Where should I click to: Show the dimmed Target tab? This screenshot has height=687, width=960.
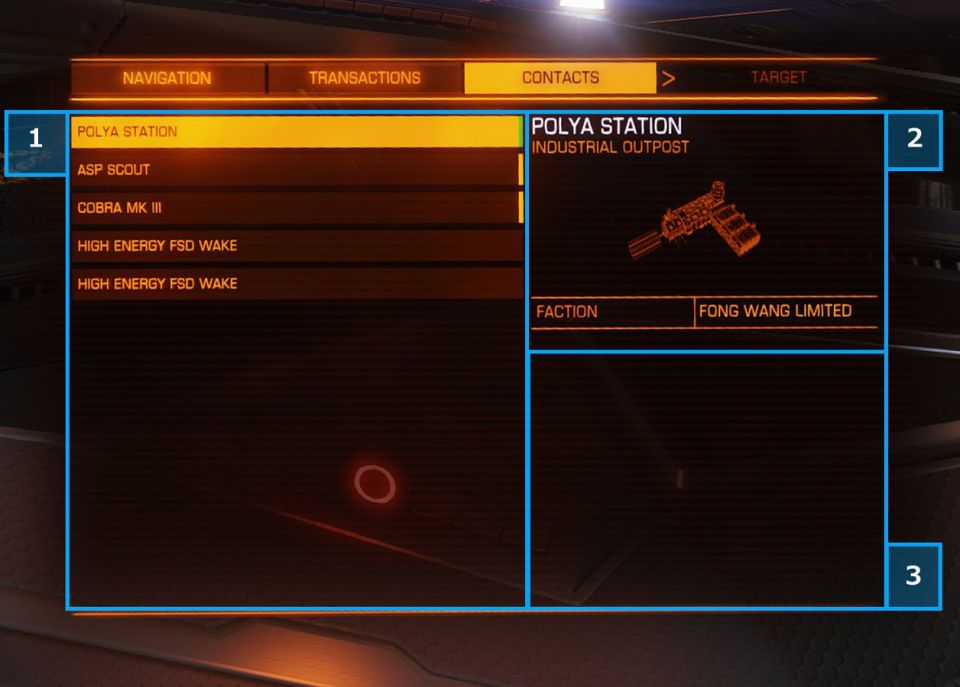click(778, 78)
